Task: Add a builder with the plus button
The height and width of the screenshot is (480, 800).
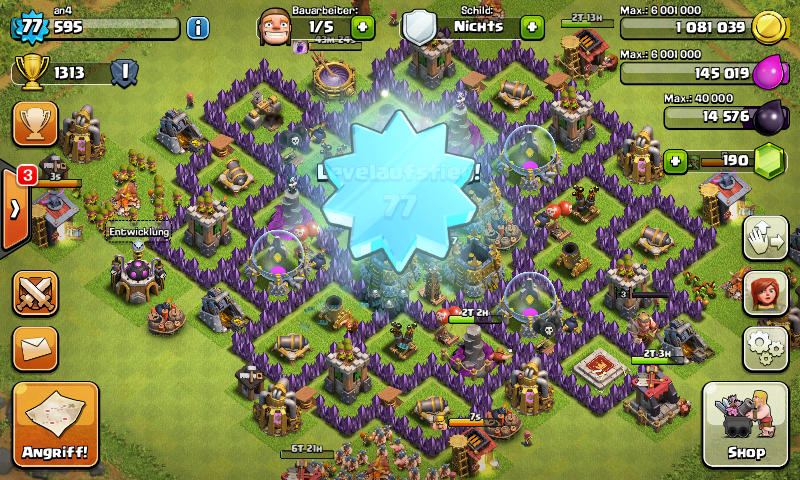Action: click(362, 27)
